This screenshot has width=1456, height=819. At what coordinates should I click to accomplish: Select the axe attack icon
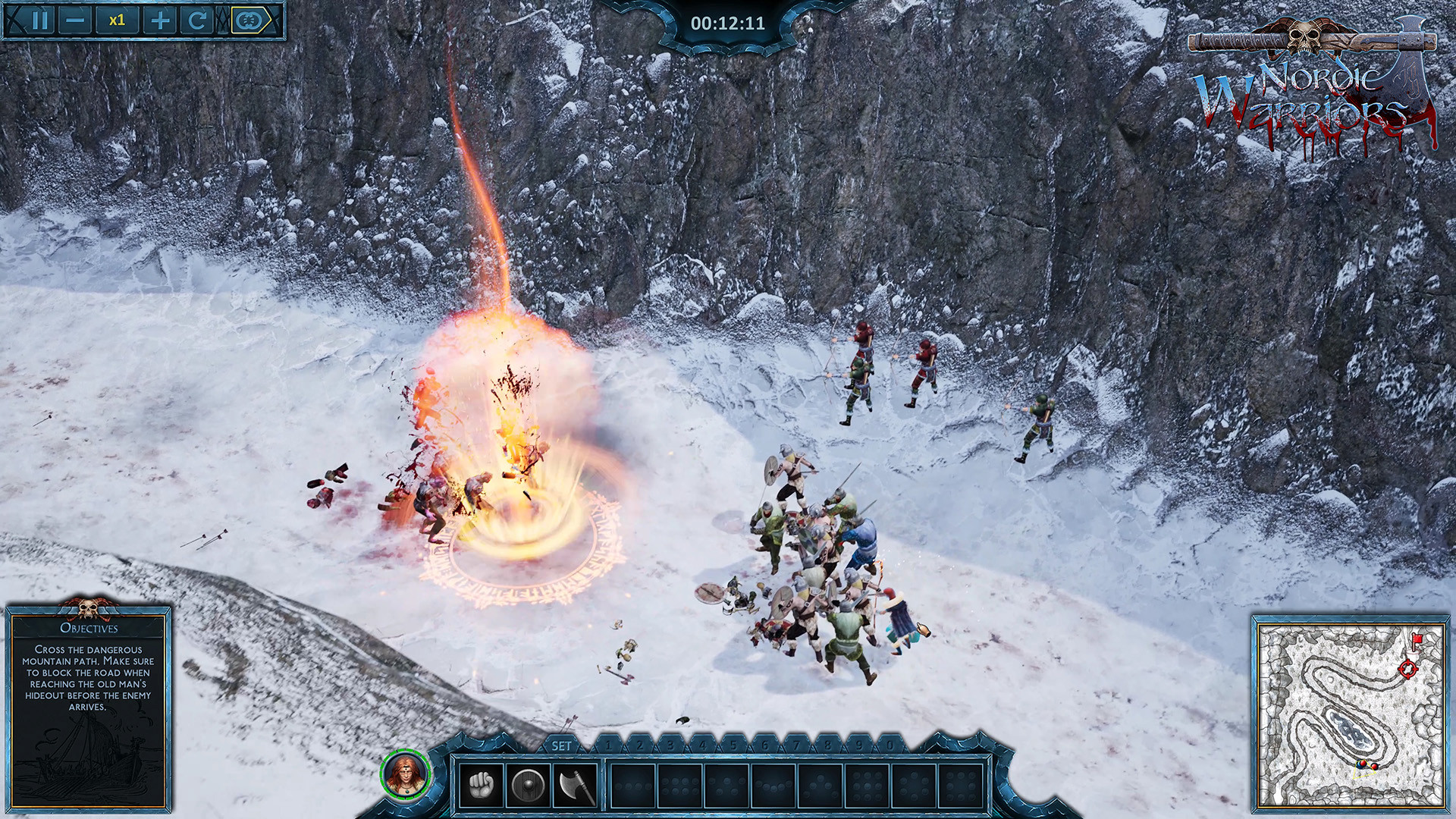(573, 786)
